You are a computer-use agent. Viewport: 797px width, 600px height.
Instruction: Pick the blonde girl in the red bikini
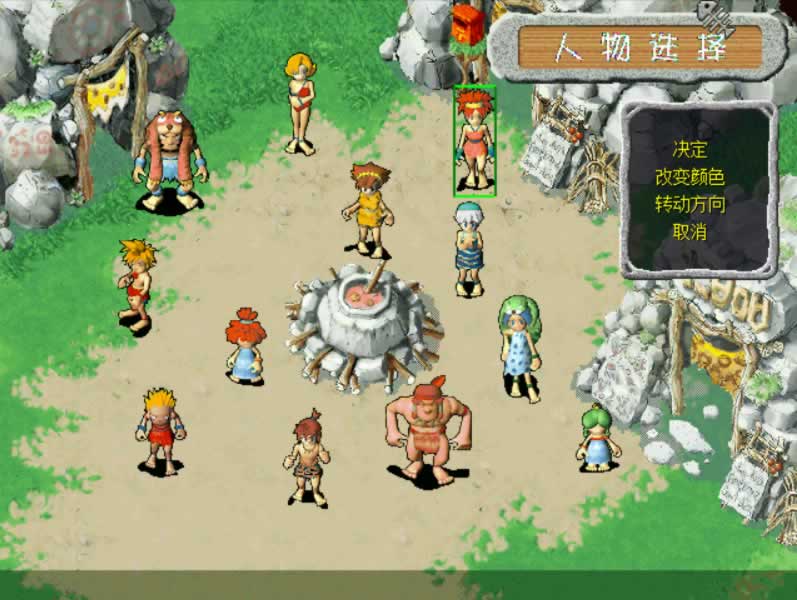(299, 103)
